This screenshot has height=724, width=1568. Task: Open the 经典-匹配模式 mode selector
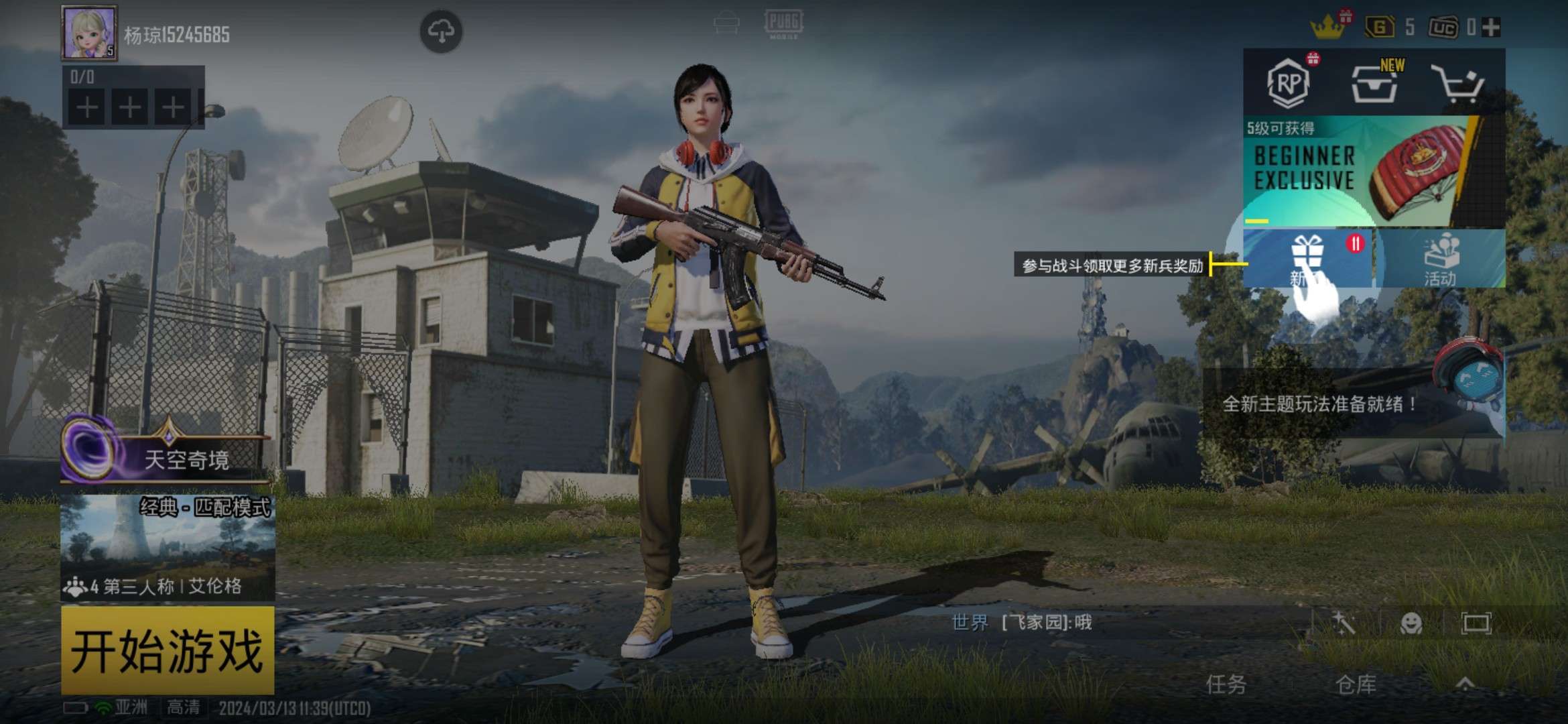pyautogui.click(x=168, y=546)
